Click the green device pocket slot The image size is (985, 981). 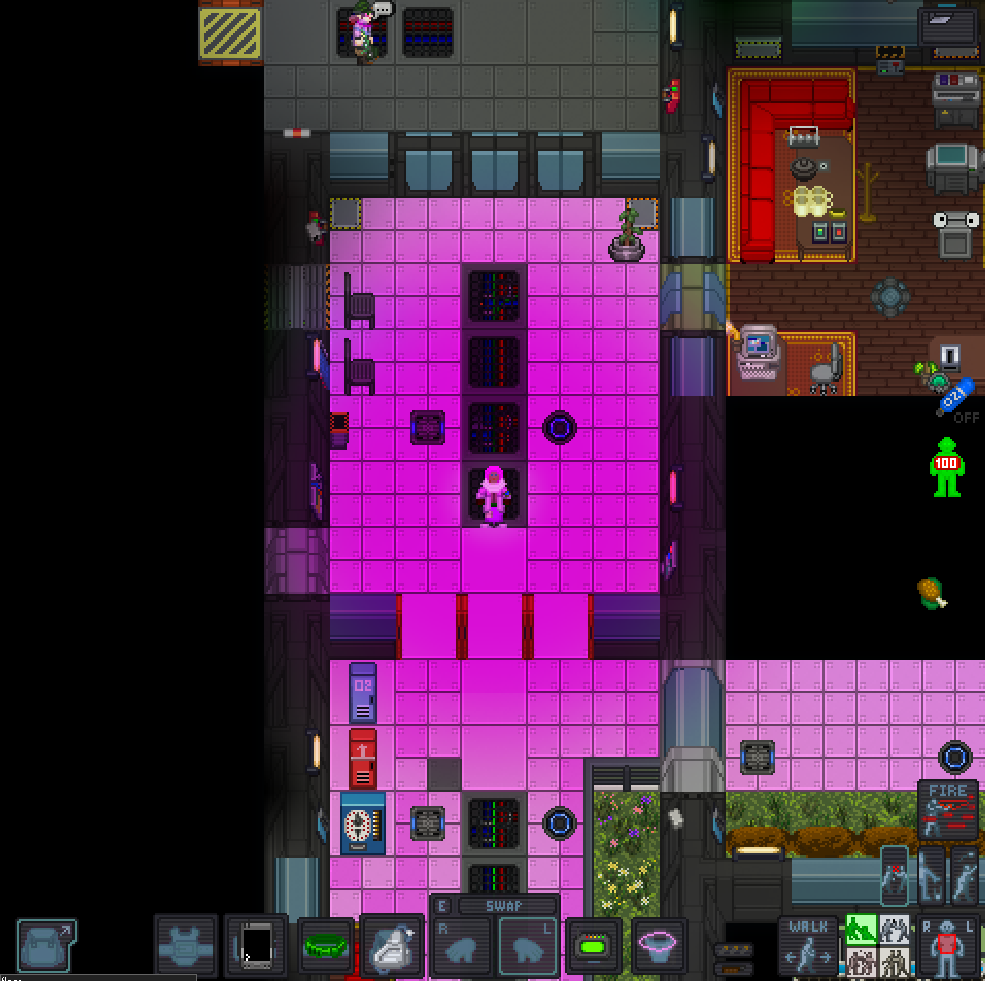click(x=594, y=945)
